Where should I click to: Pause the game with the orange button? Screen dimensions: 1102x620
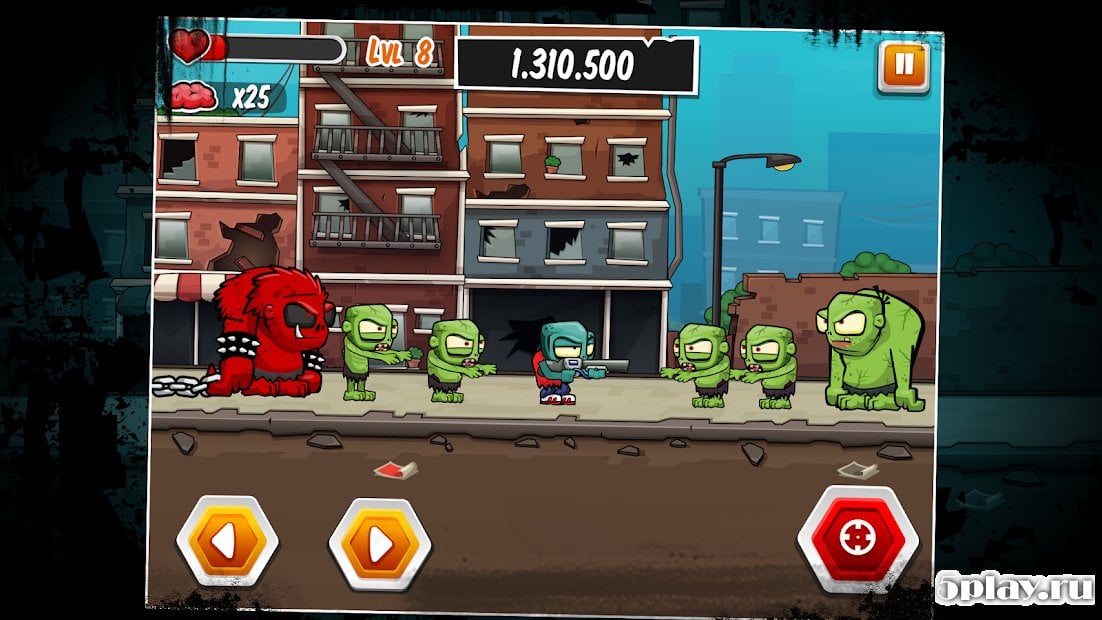[903, 66]
